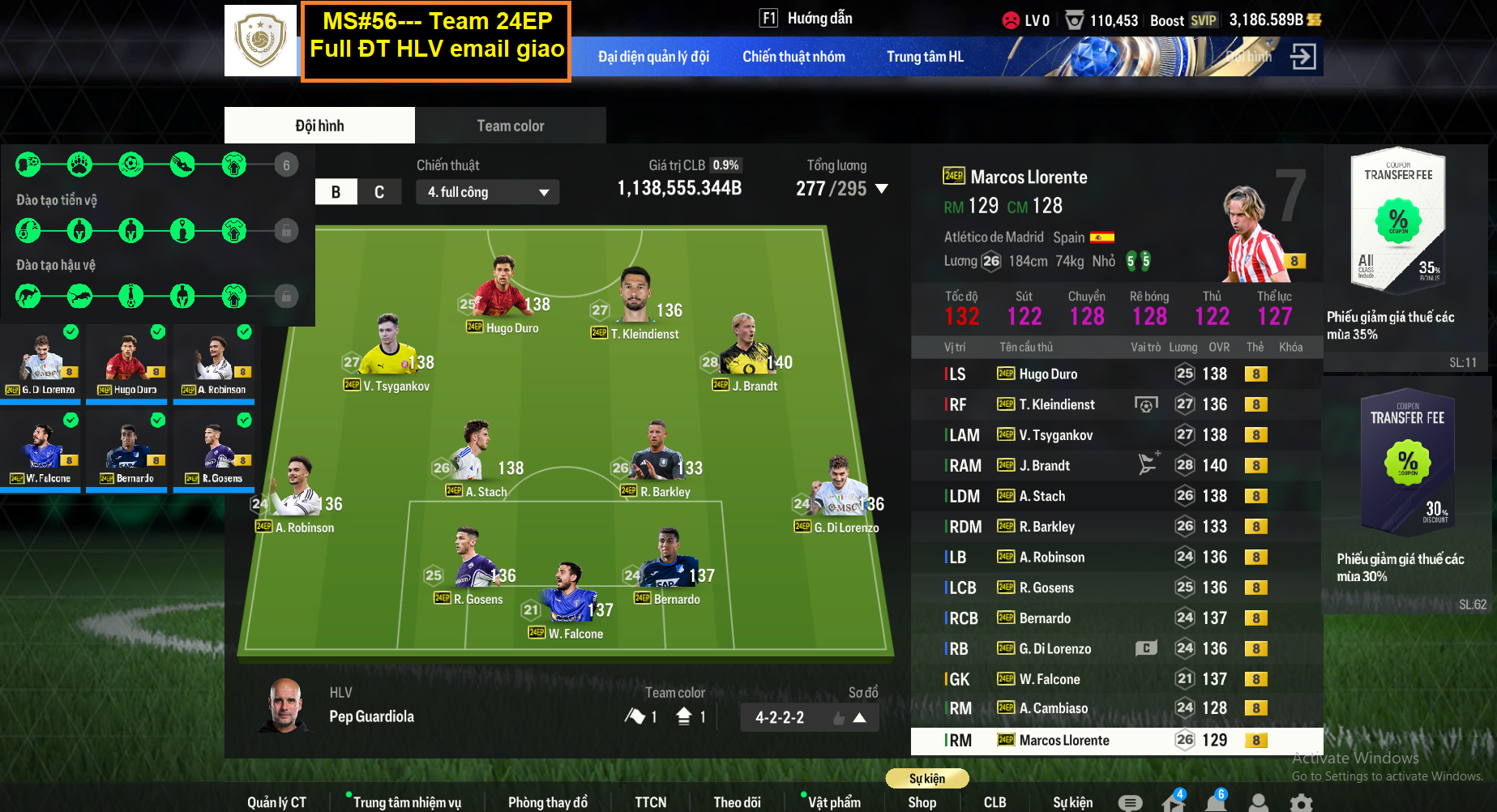Screen dimensions: 1497x812
Task: Toggle the green checkmark on Hugo Duro card
Action: (x=156, y=332)
